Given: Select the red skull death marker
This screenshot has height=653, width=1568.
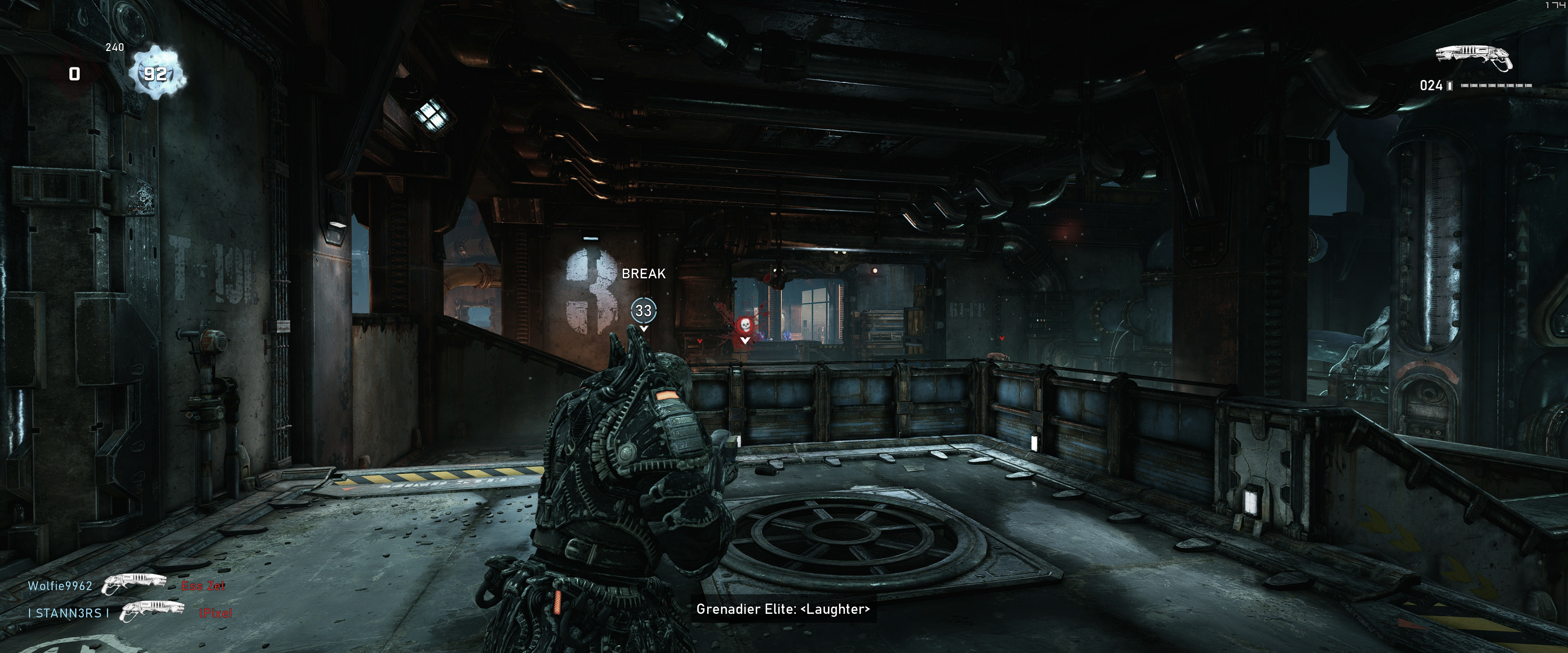Looking at the screenshot, I should (744, 326).
